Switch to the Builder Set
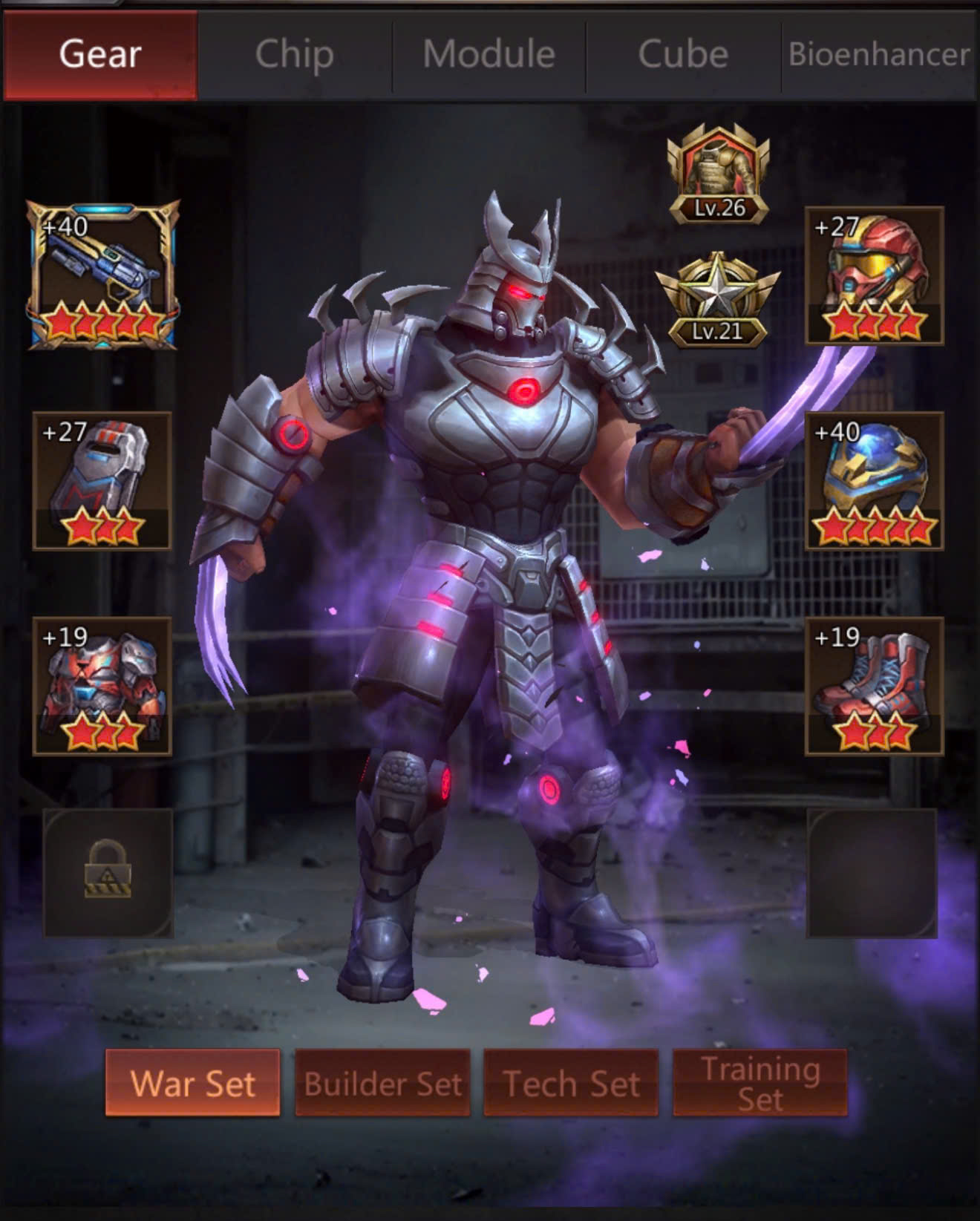 point(382,1083)
